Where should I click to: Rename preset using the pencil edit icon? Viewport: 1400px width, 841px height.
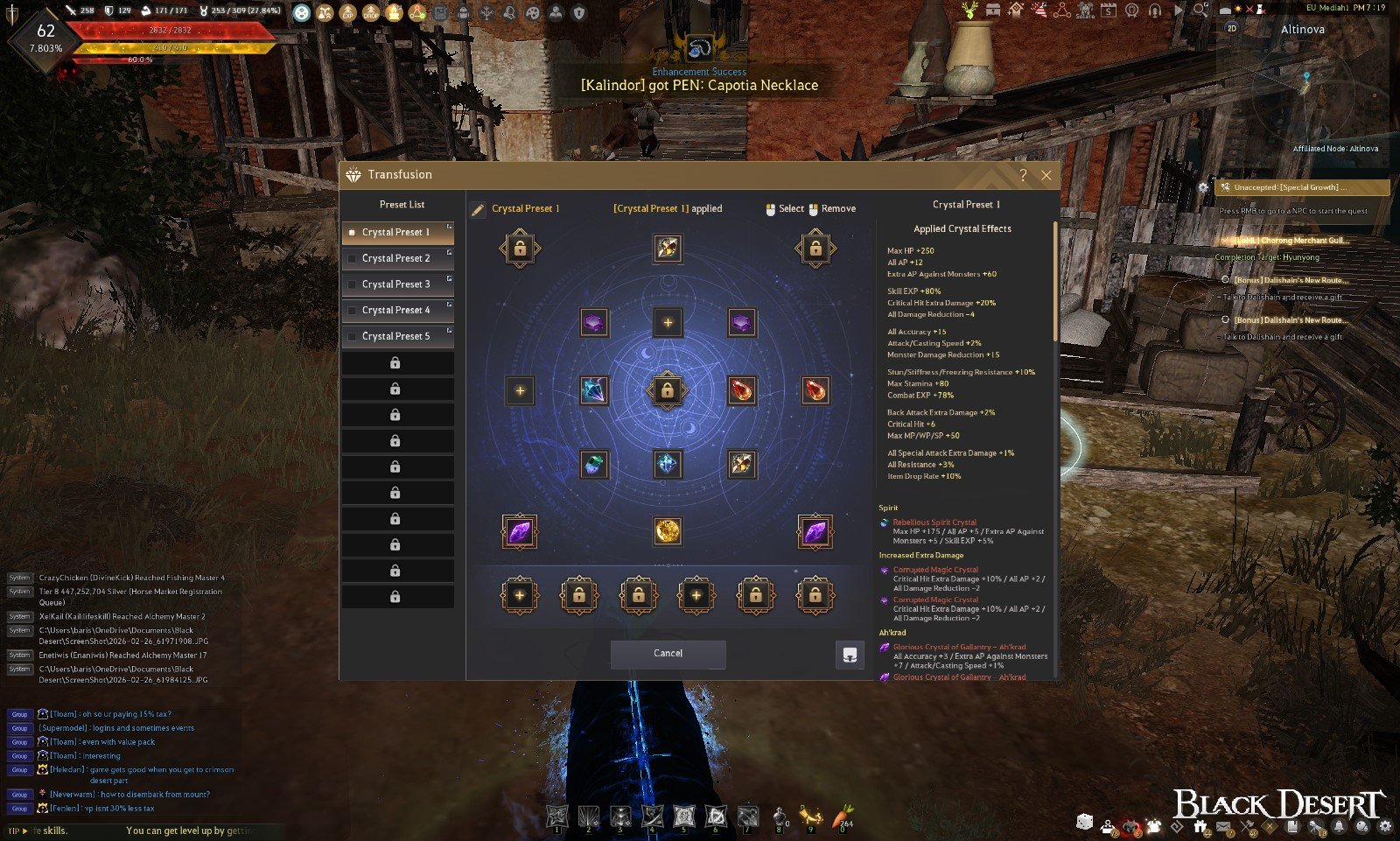pyautogui.click(x=478, y=209)
